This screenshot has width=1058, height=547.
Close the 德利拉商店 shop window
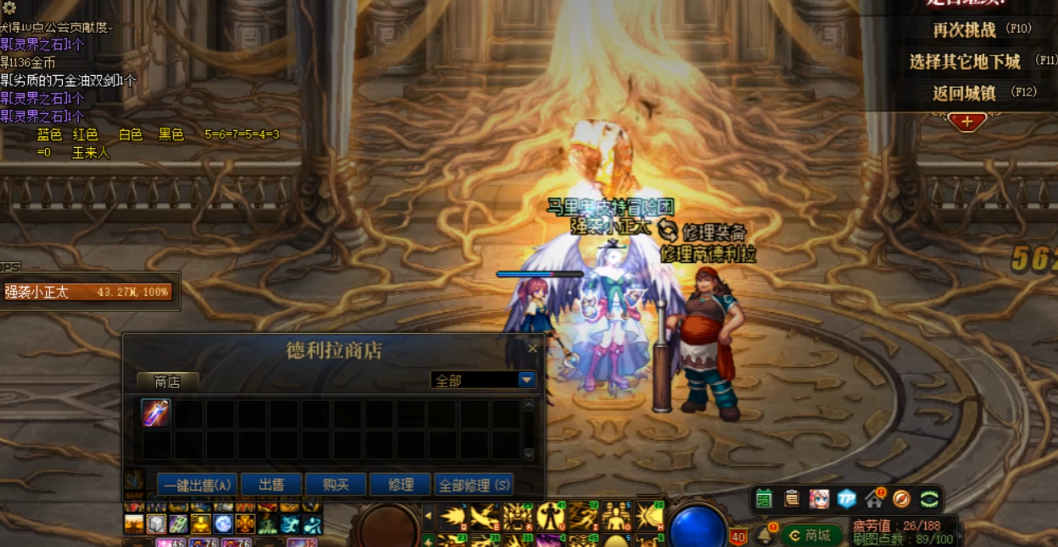(x=532, y=349)
